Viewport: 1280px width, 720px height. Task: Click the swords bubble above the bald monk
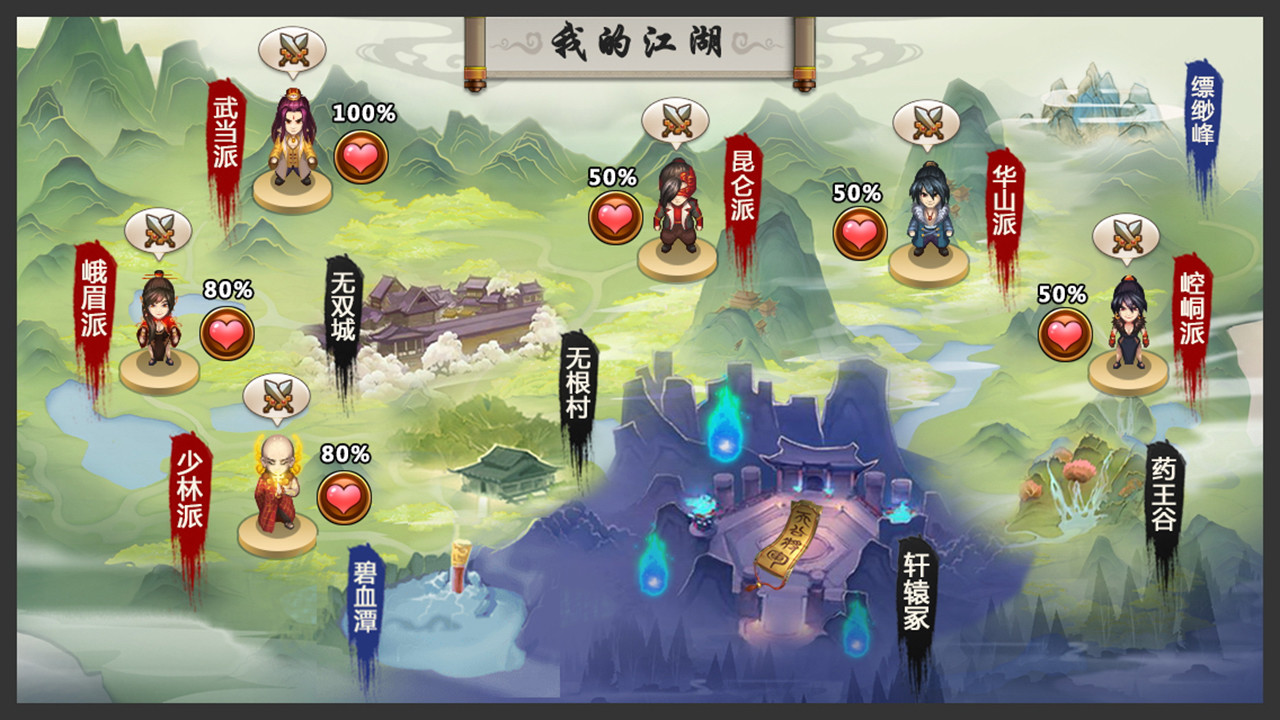[277, 397]
